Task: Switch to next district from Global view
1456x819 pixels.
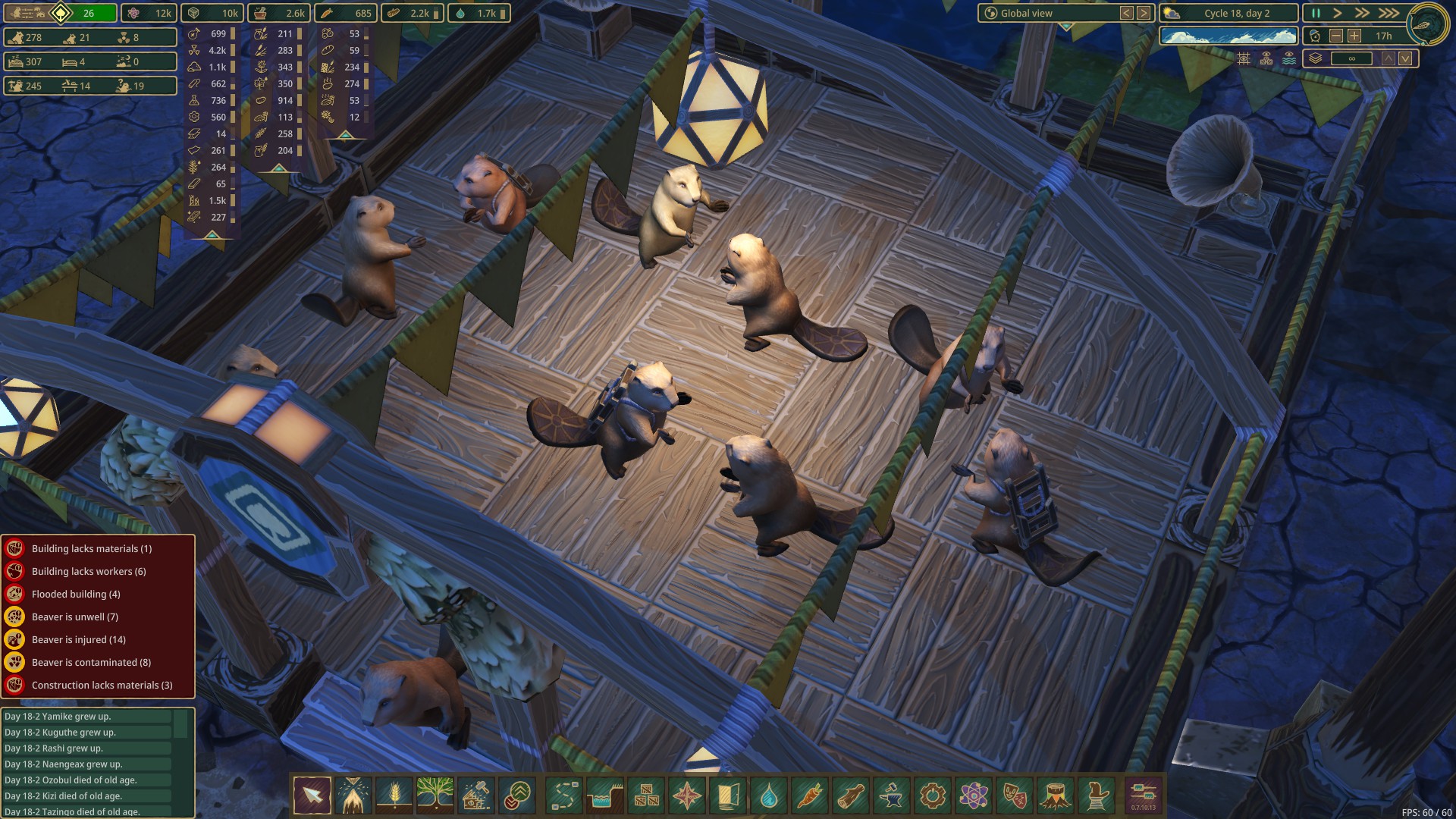Action: [x=1144, y=13]
